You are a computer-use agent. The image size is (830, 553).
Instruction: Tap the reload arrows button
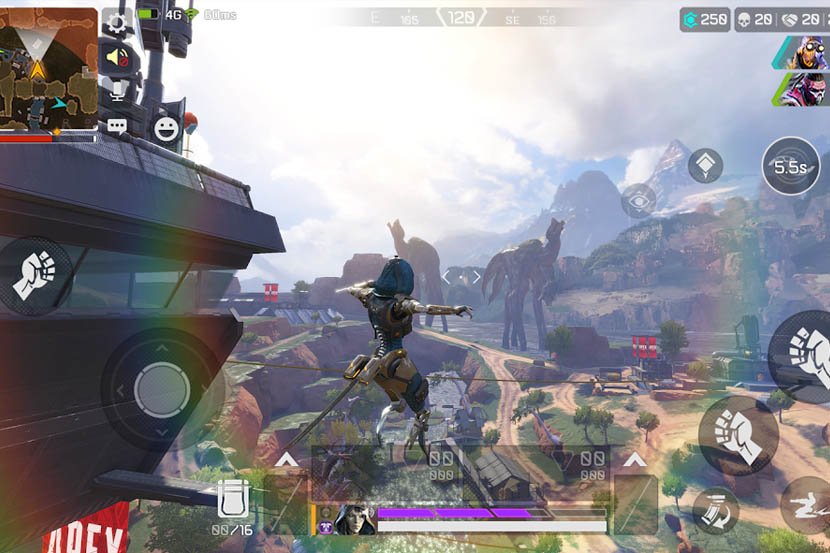[716, 510]
